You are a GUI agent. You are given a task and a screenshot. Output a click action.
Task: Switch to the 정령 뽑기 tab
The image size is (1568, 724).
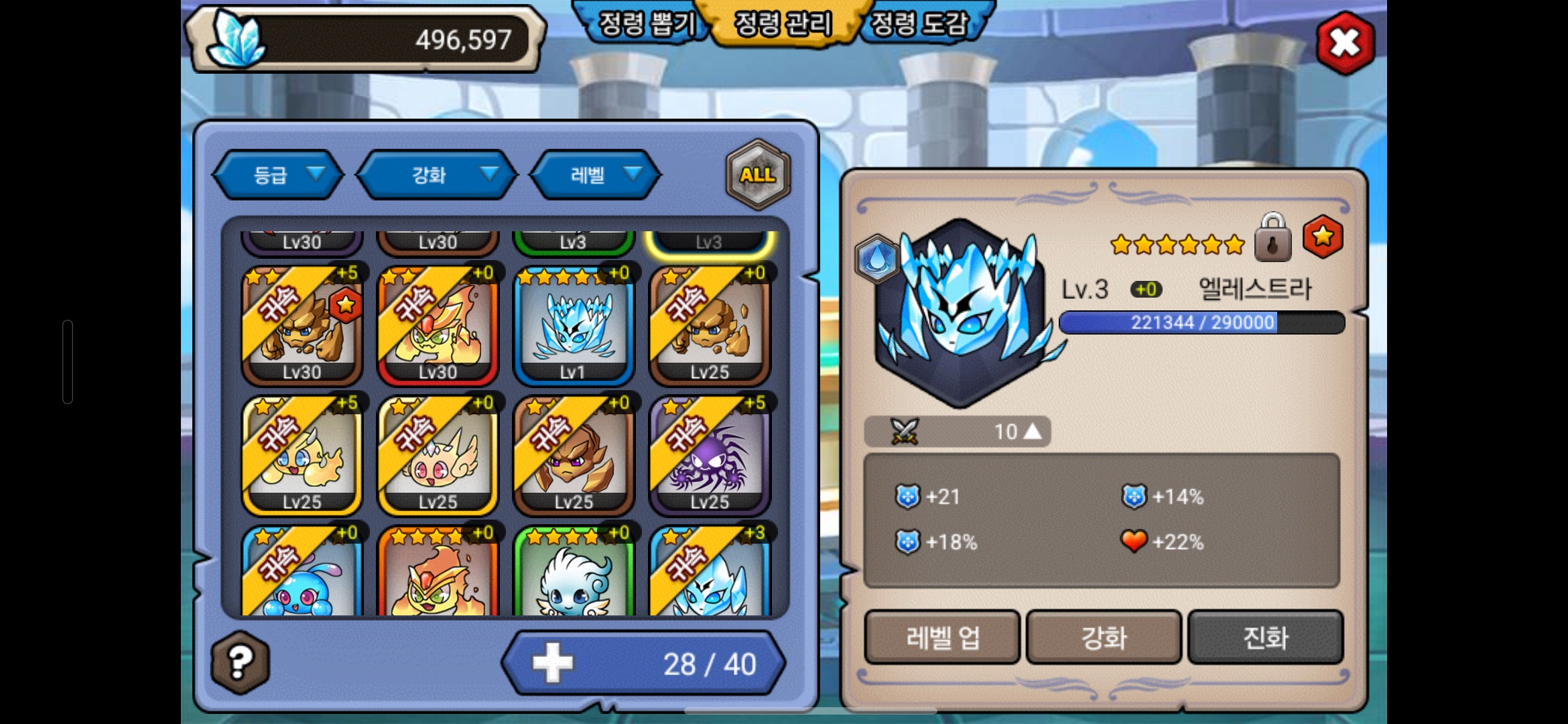645,24
